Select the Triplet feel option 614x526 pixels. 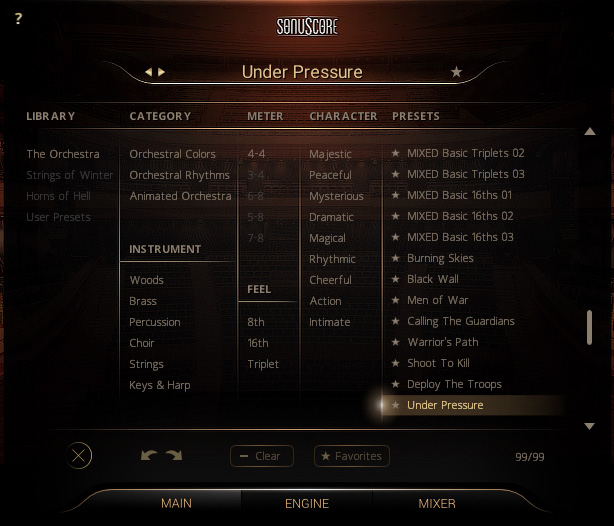coord(263,364)
